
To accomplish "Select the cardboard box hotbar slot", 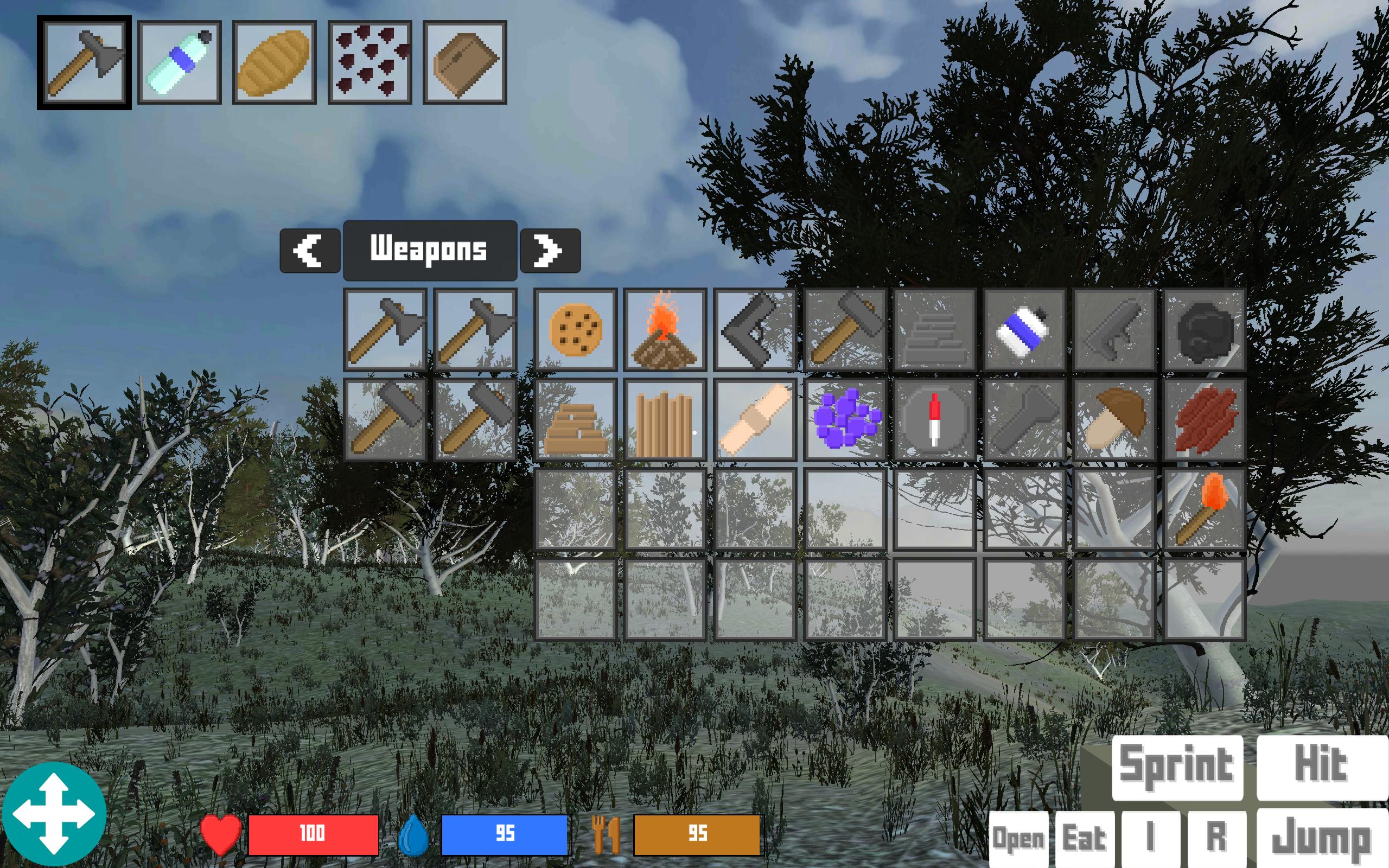I will [x=465, y=62].
